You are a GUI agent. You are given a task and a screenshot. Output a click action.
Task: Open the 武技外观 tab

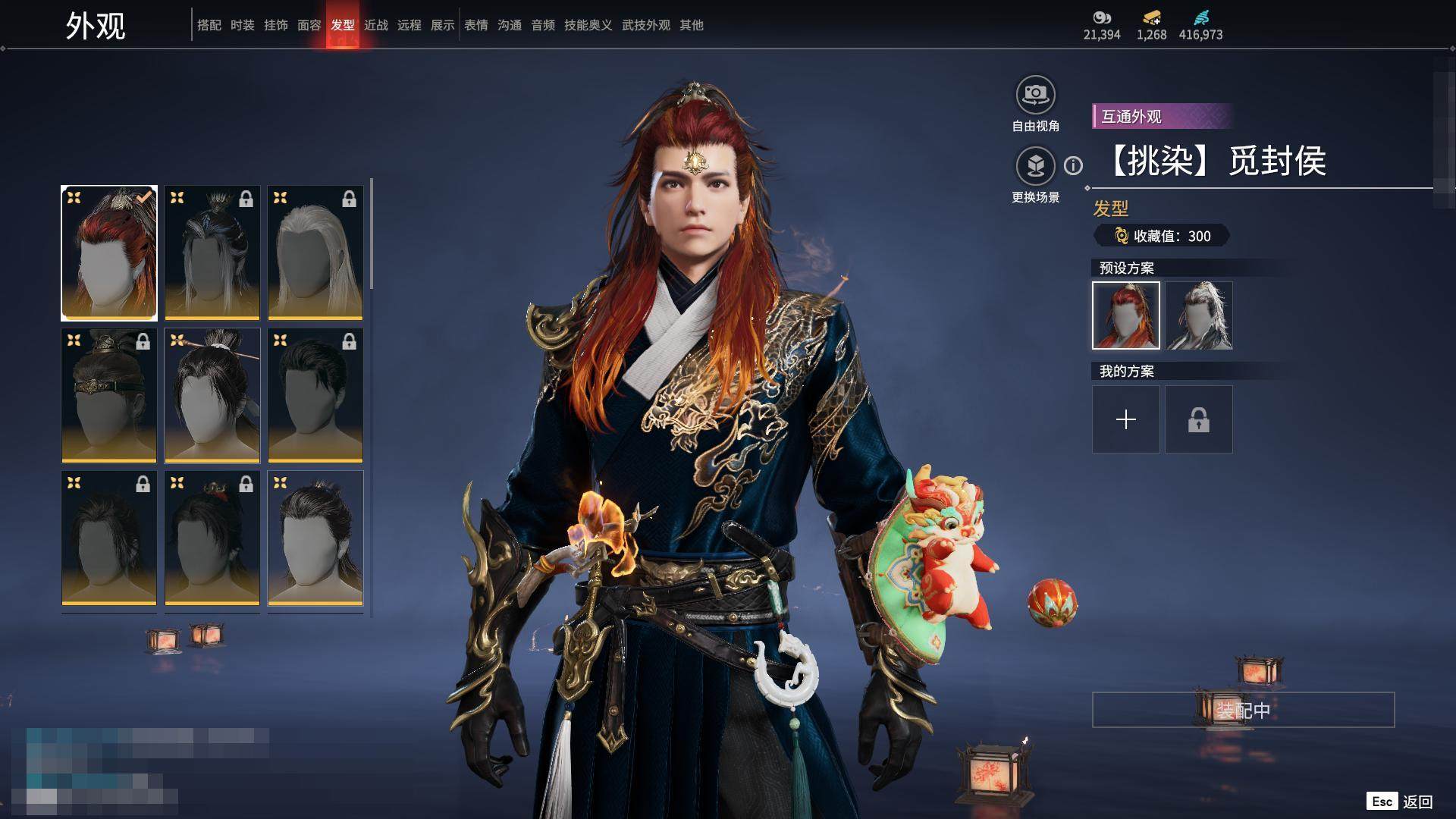645,25
